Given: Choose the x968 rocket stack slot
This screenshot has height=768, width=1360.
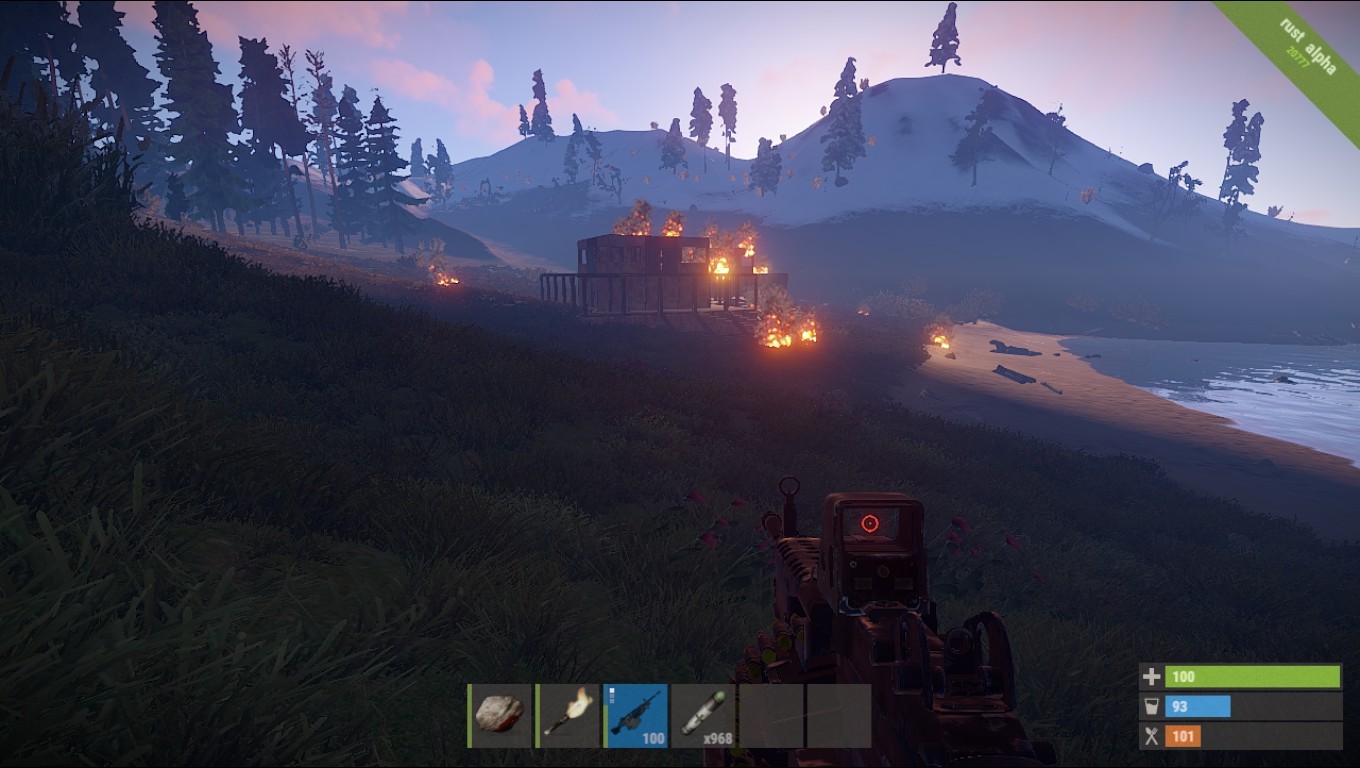Looking at the screenshot, I should 704,715.
